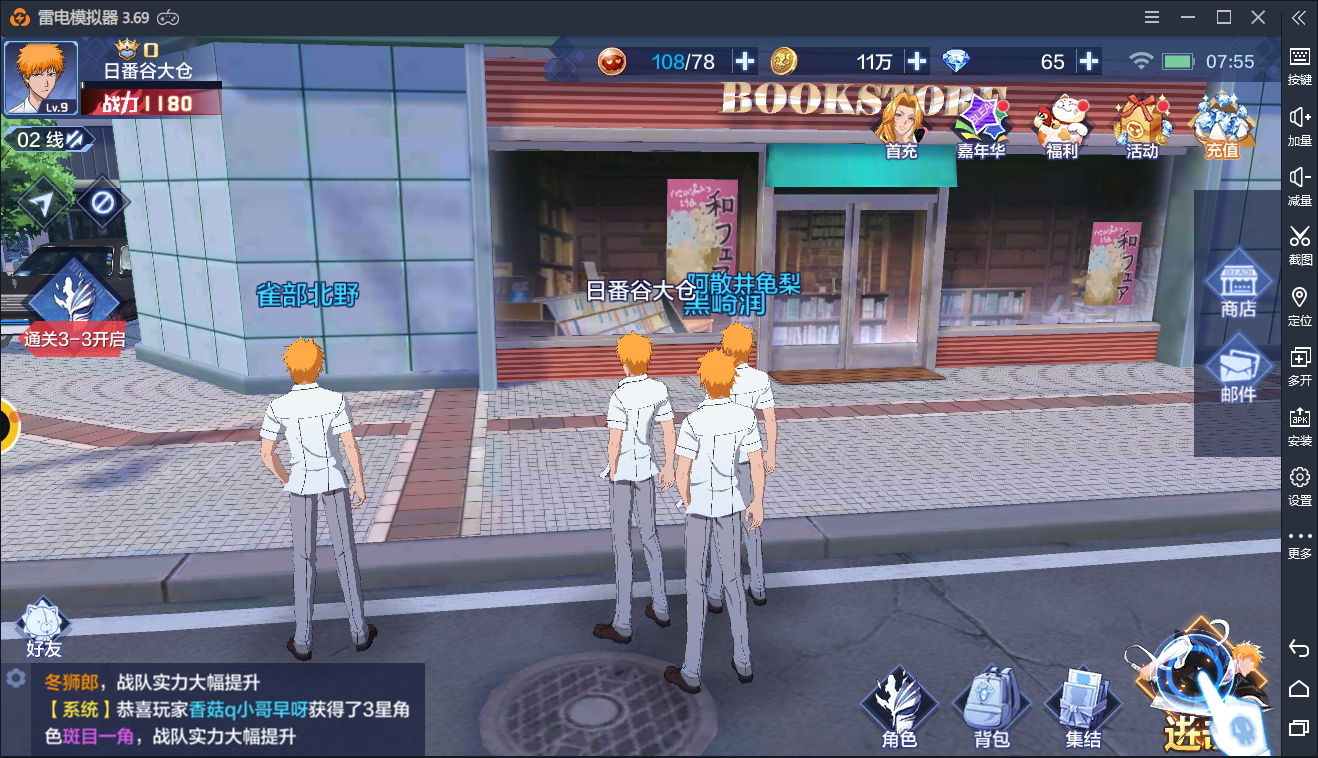
Task: Open the player avatar profile
Action: [x=41, y=78]
